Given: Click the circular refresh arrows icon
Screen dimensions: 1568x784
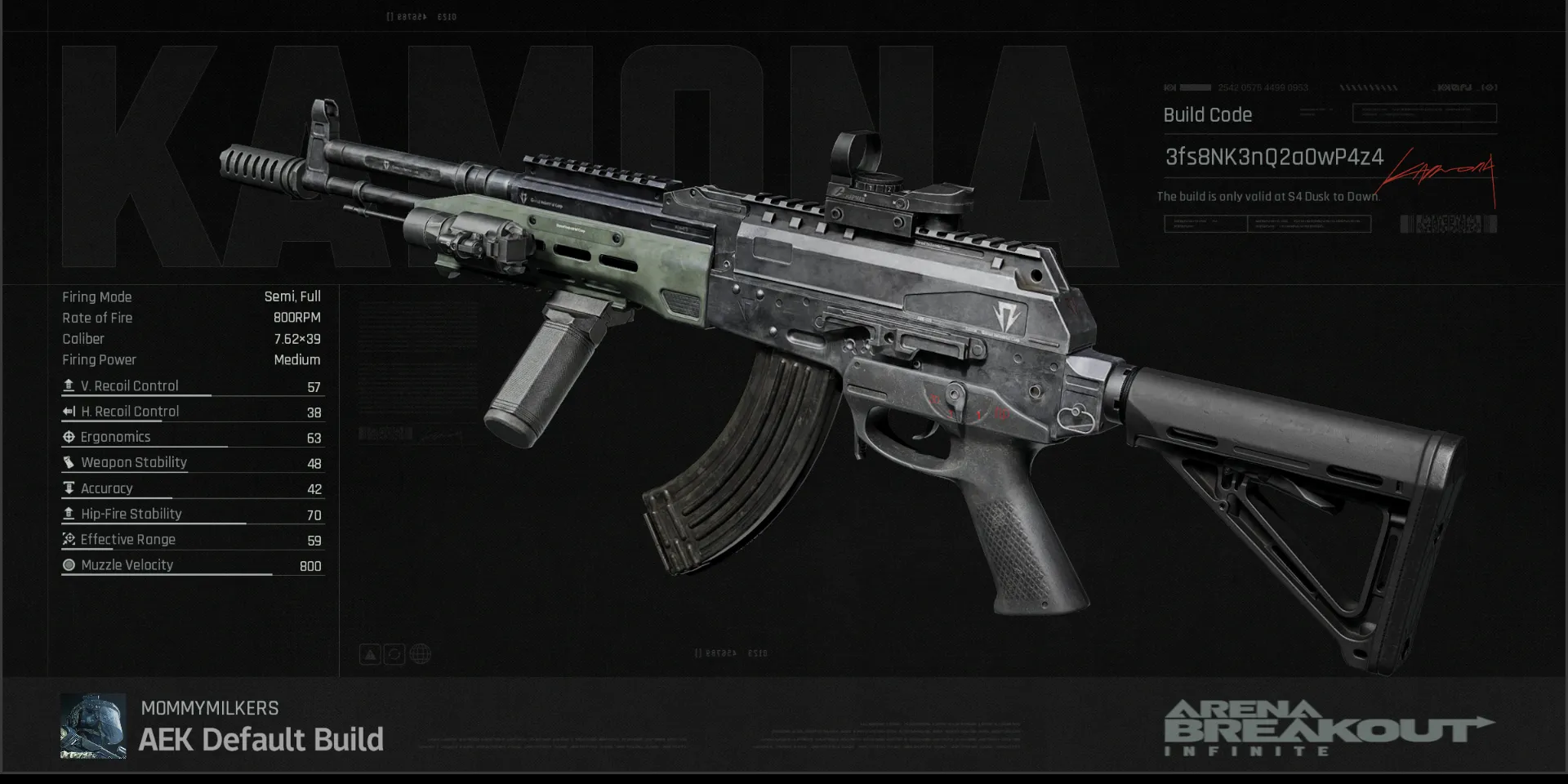Looking at the screenshot, I should pos(394,654).
